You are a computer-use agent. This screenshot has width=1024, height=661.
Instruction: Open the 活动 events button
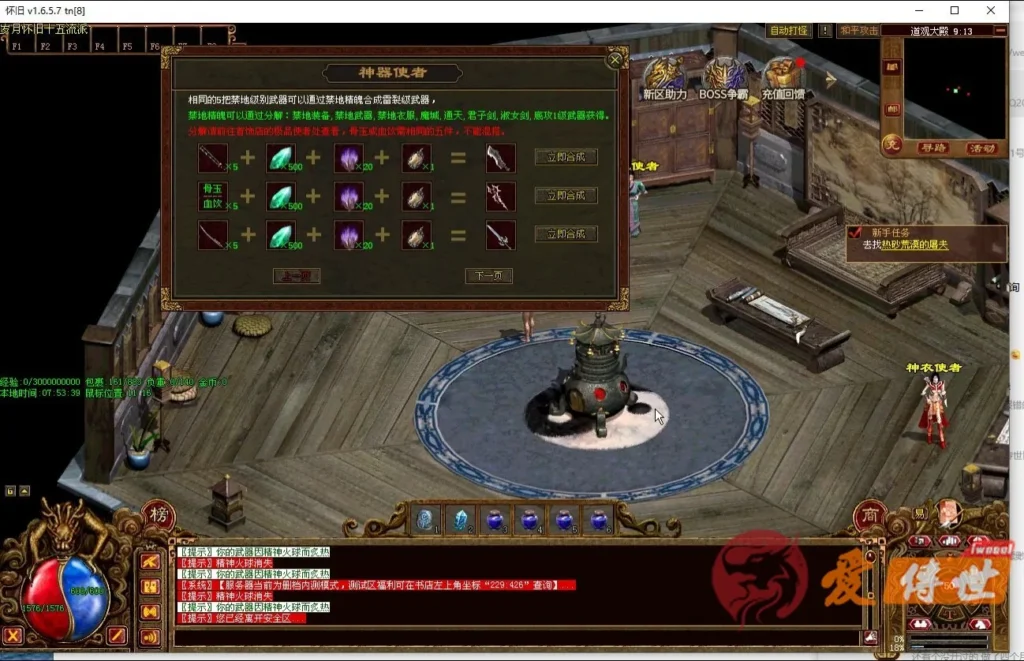(982, 148)
